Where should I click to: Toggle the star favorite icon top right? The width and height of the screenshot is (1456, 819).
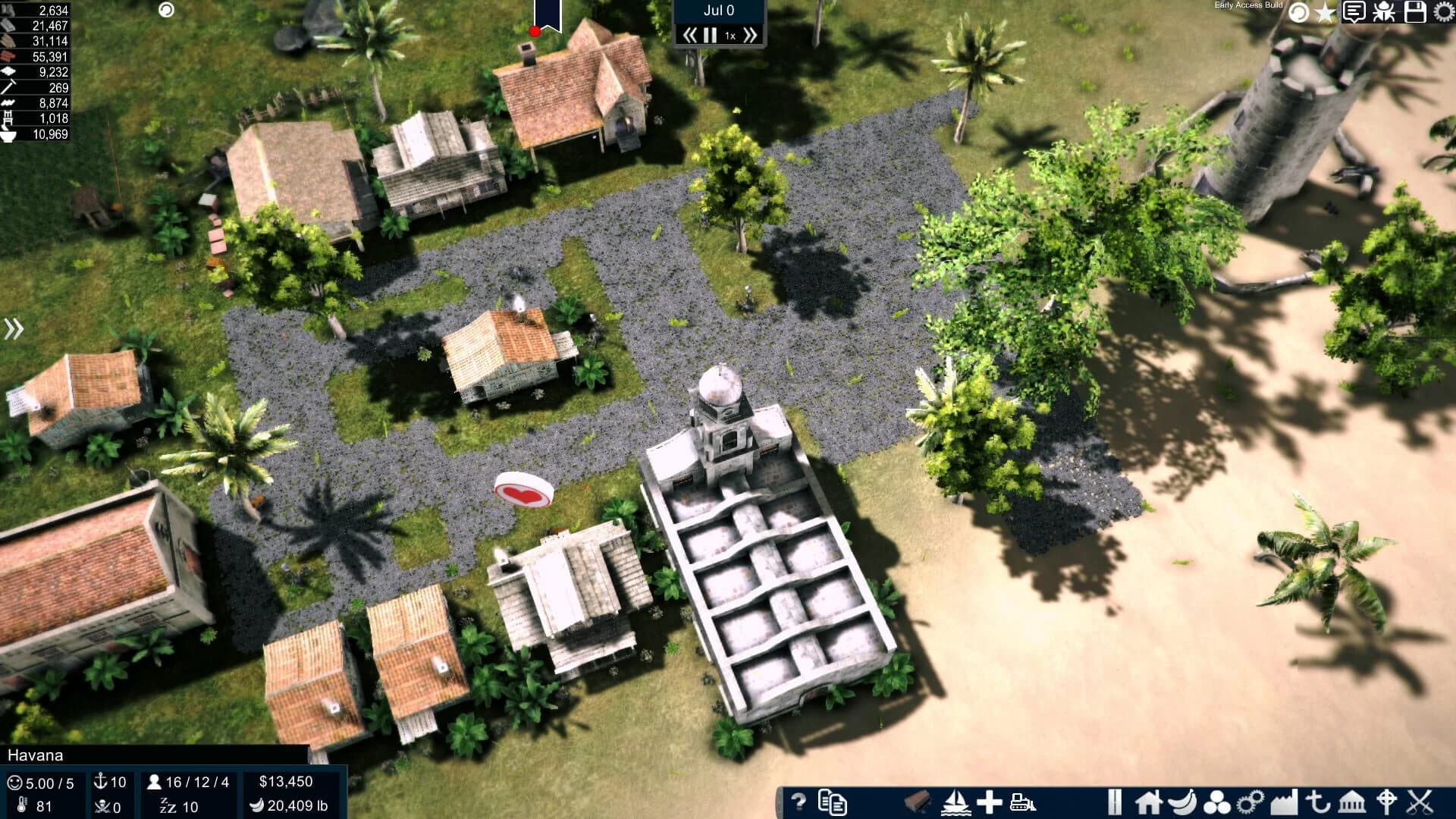[1325, 11]
